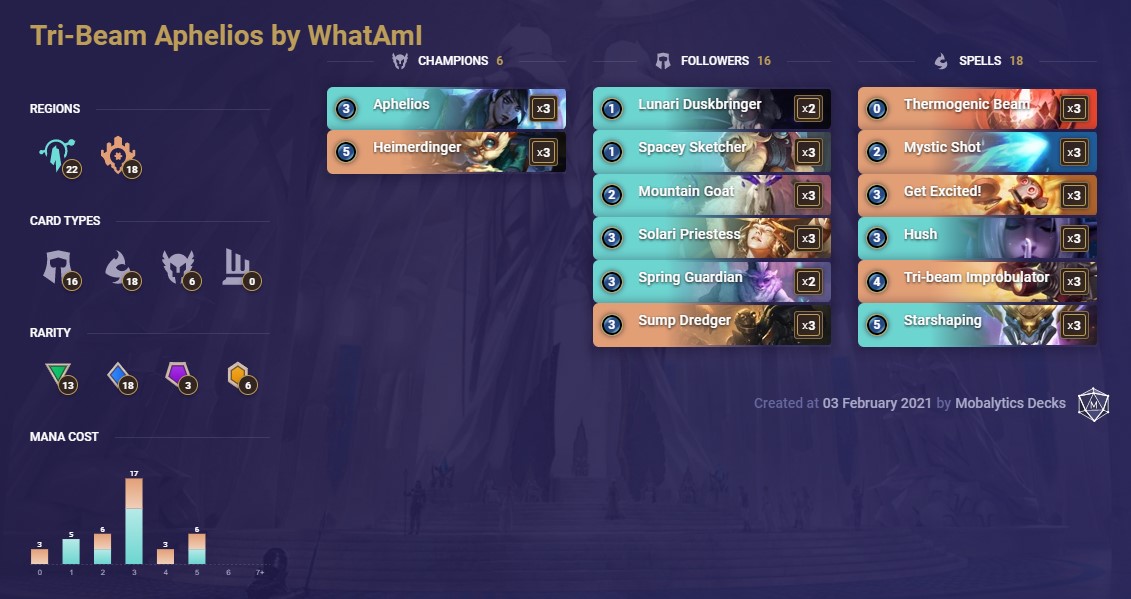Choose the Spring Guardian card
1131x599 pixels.
[711, 282]
